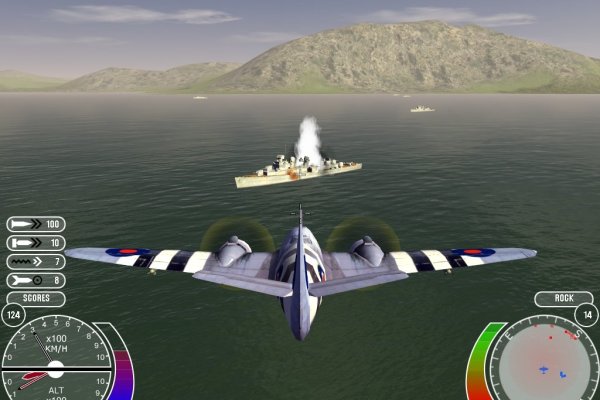Image resolution: width=600 pixels, height=400 pixels.
Task: Select the torpedo weapon slot
Action: click(35, 243)
